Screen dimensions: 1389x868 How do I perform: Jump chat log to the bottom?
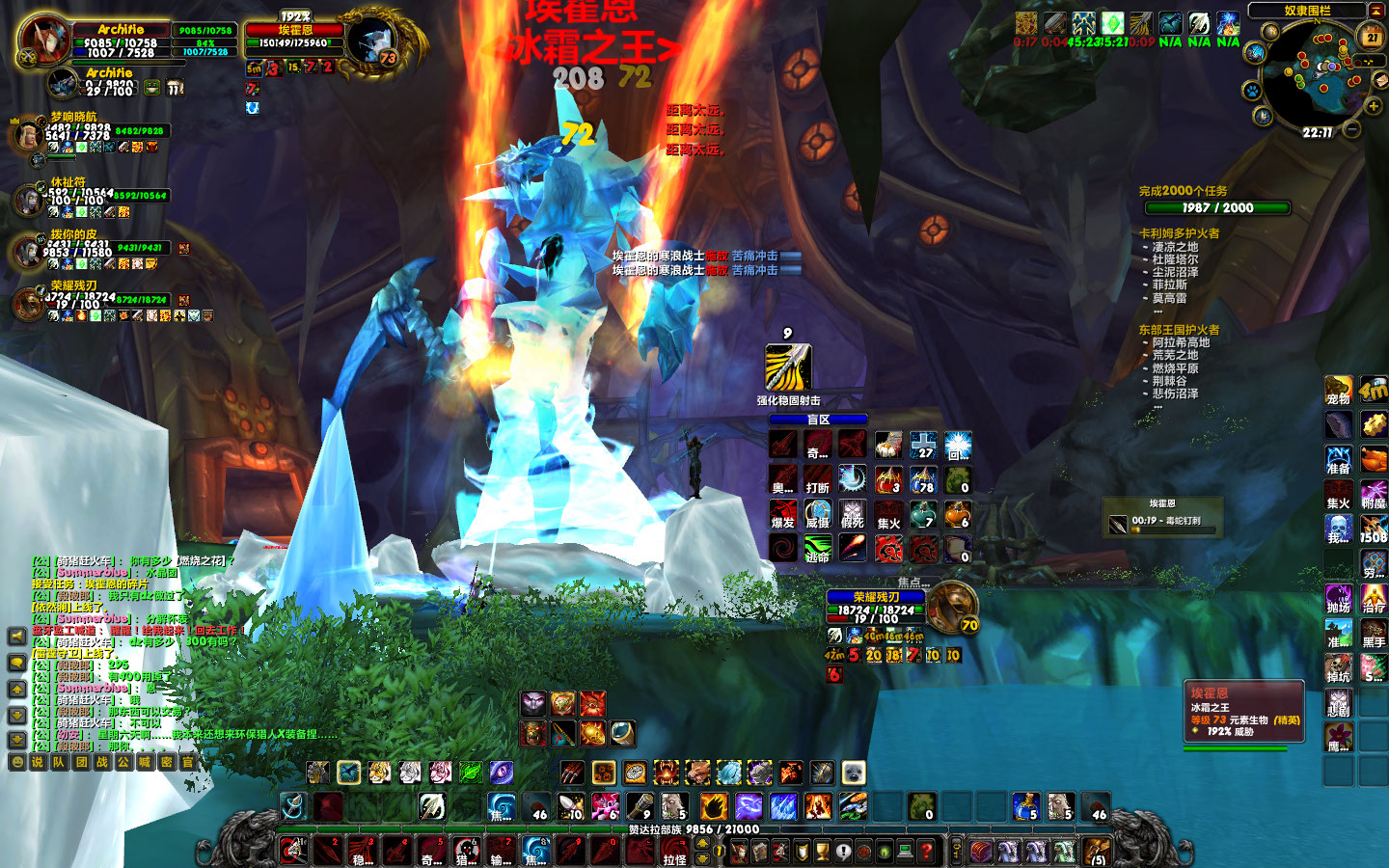16,740
